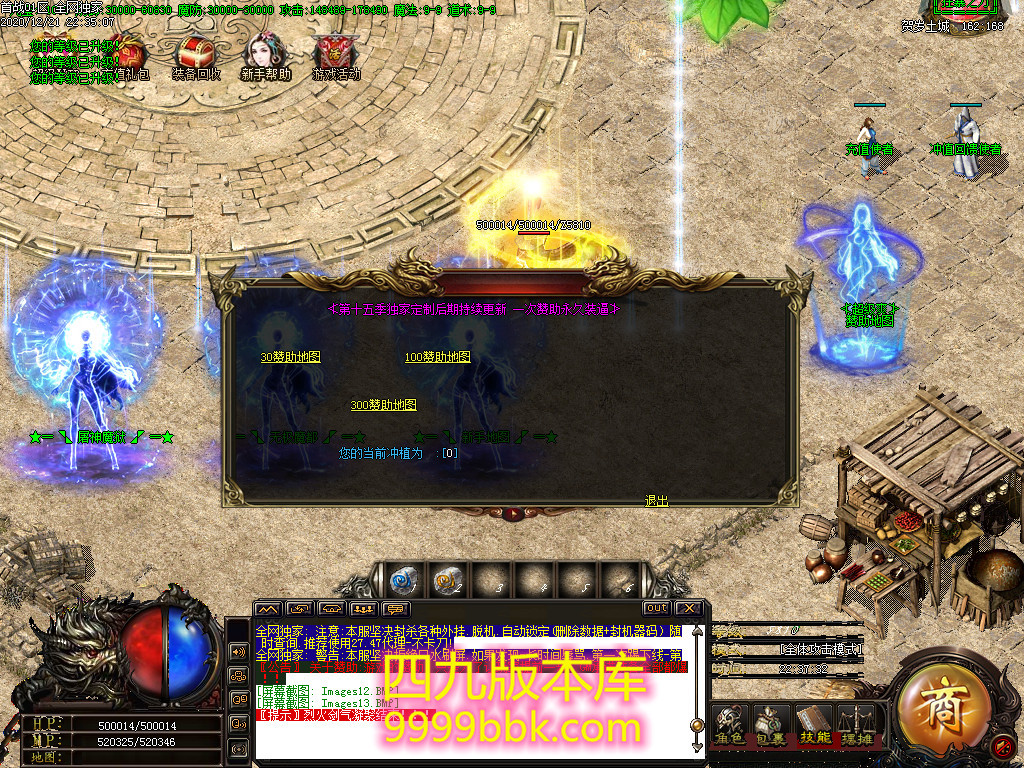Open the round 商 shop button
Image resolution: width=1024 pixels, height=768 pixels.
pos(942,707)
